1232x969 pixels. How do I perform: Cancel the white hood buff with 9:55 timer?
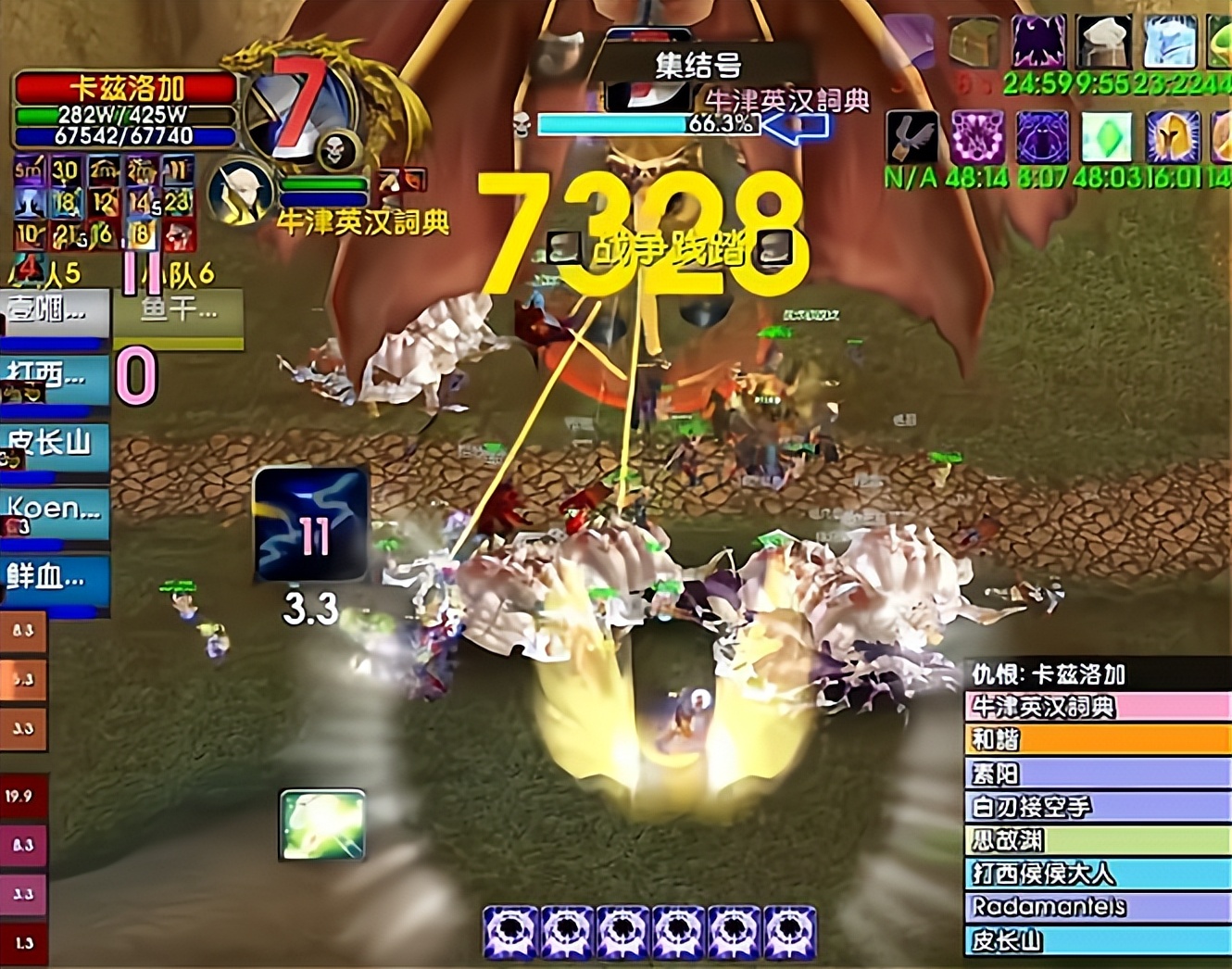[x=1105, y=42]
